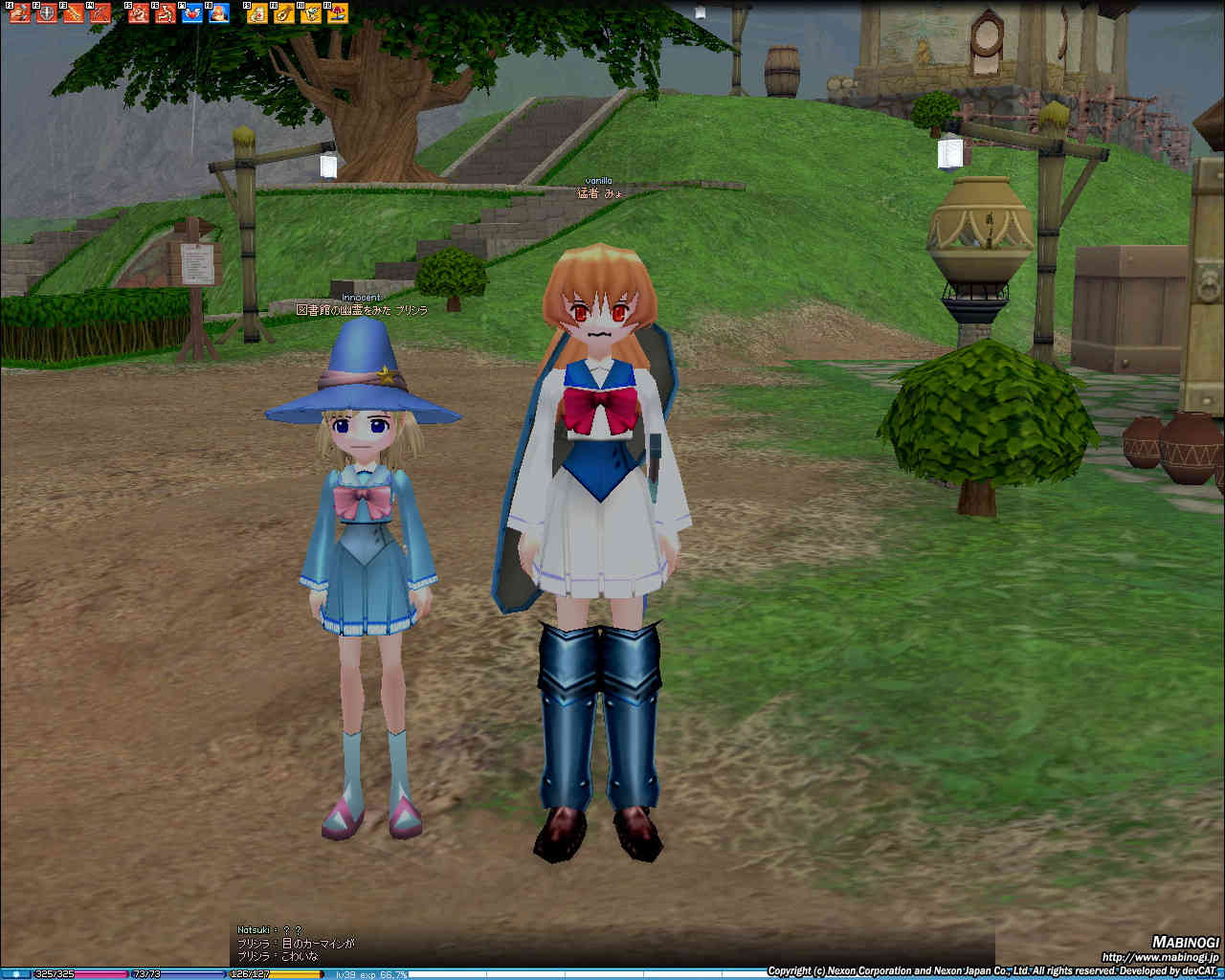The image size is (1225, 980).
Task: Activate the F7 winged heart skill
Action: pyautogui.click(x=192, y=13)
